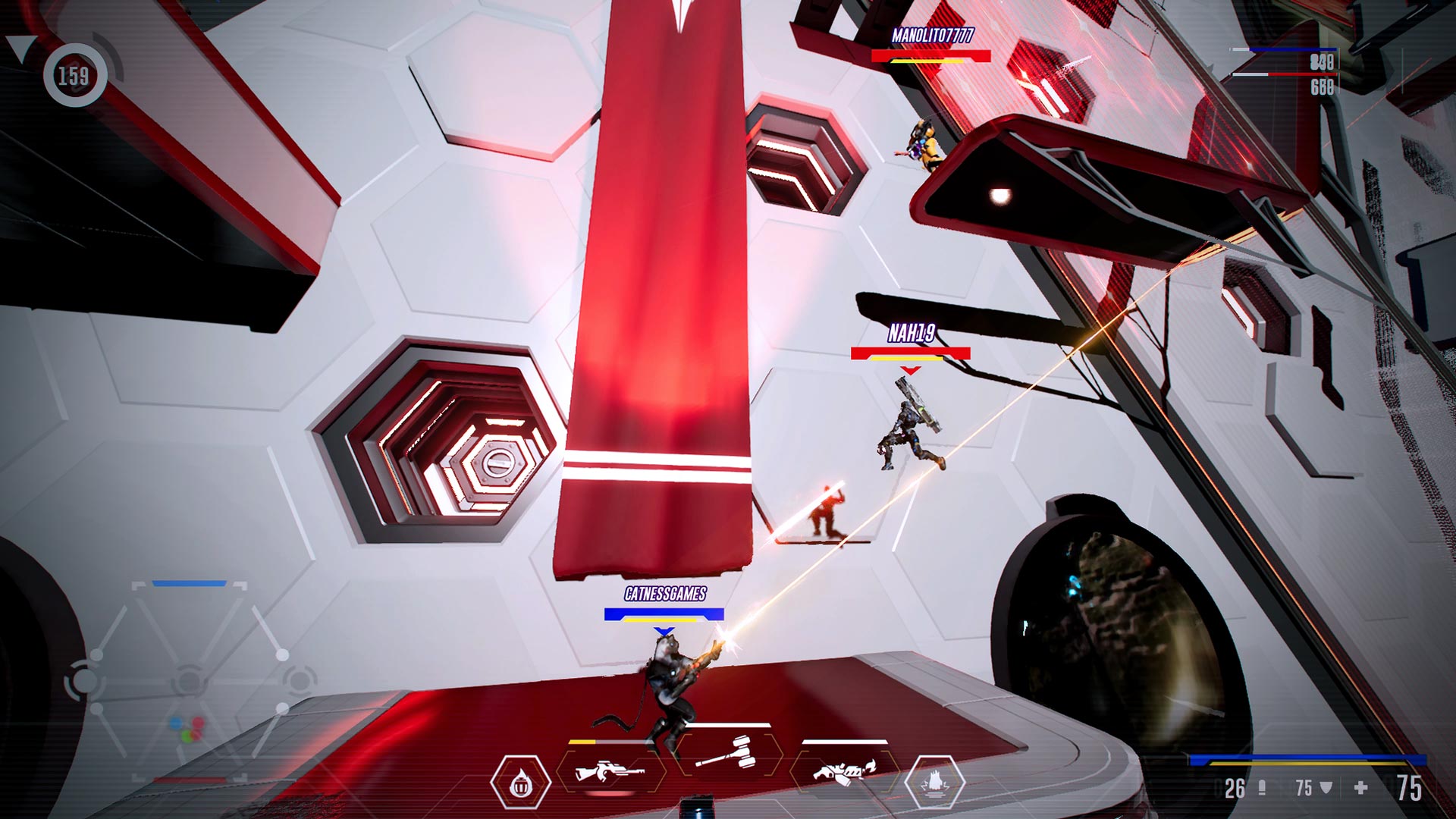Click the green dot on the minimap
Screen dimensions: 1456x819
tap(187, 736)
